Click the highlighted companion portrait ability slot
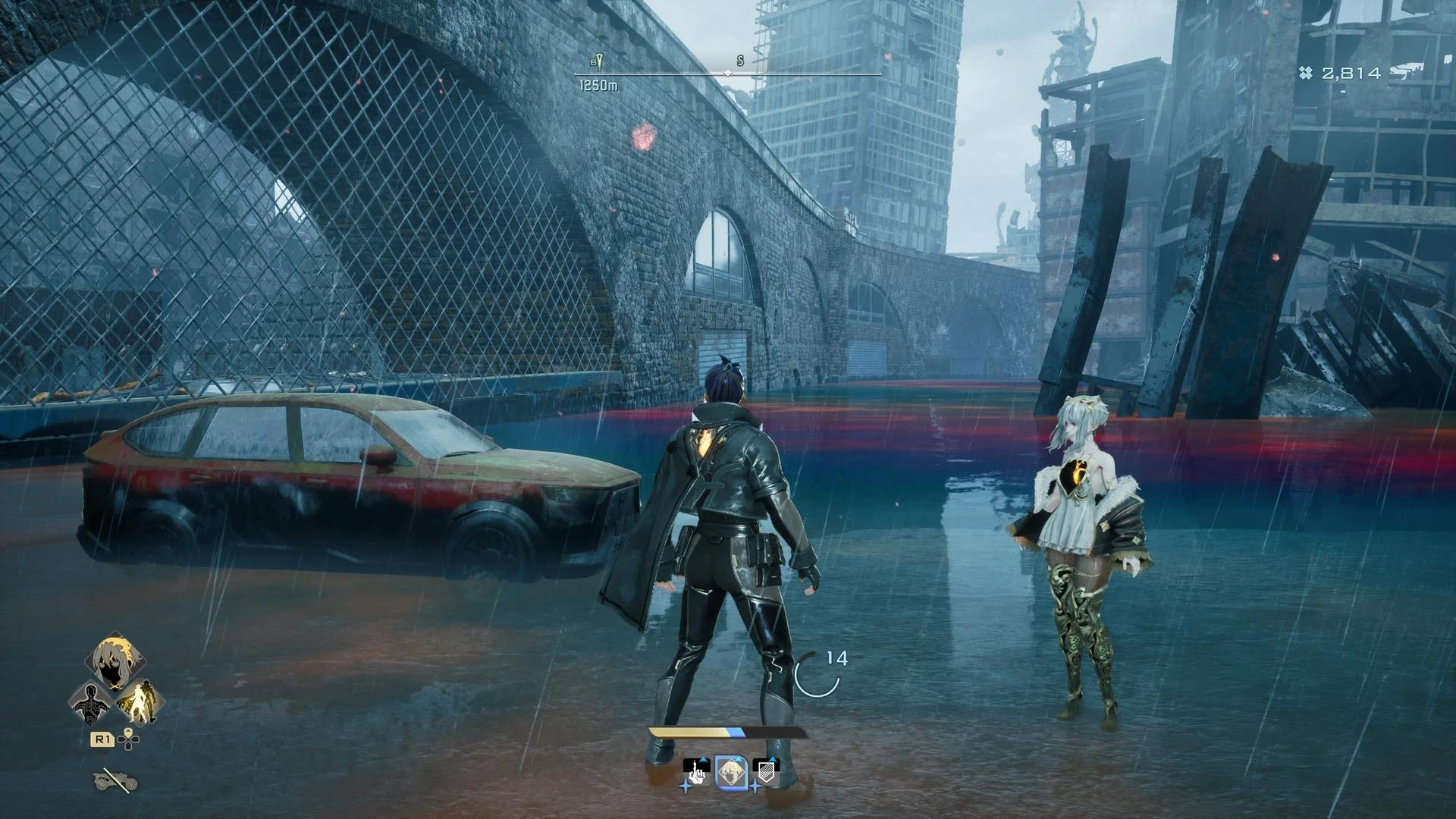The image size is (1456, 819). [732, 771]
